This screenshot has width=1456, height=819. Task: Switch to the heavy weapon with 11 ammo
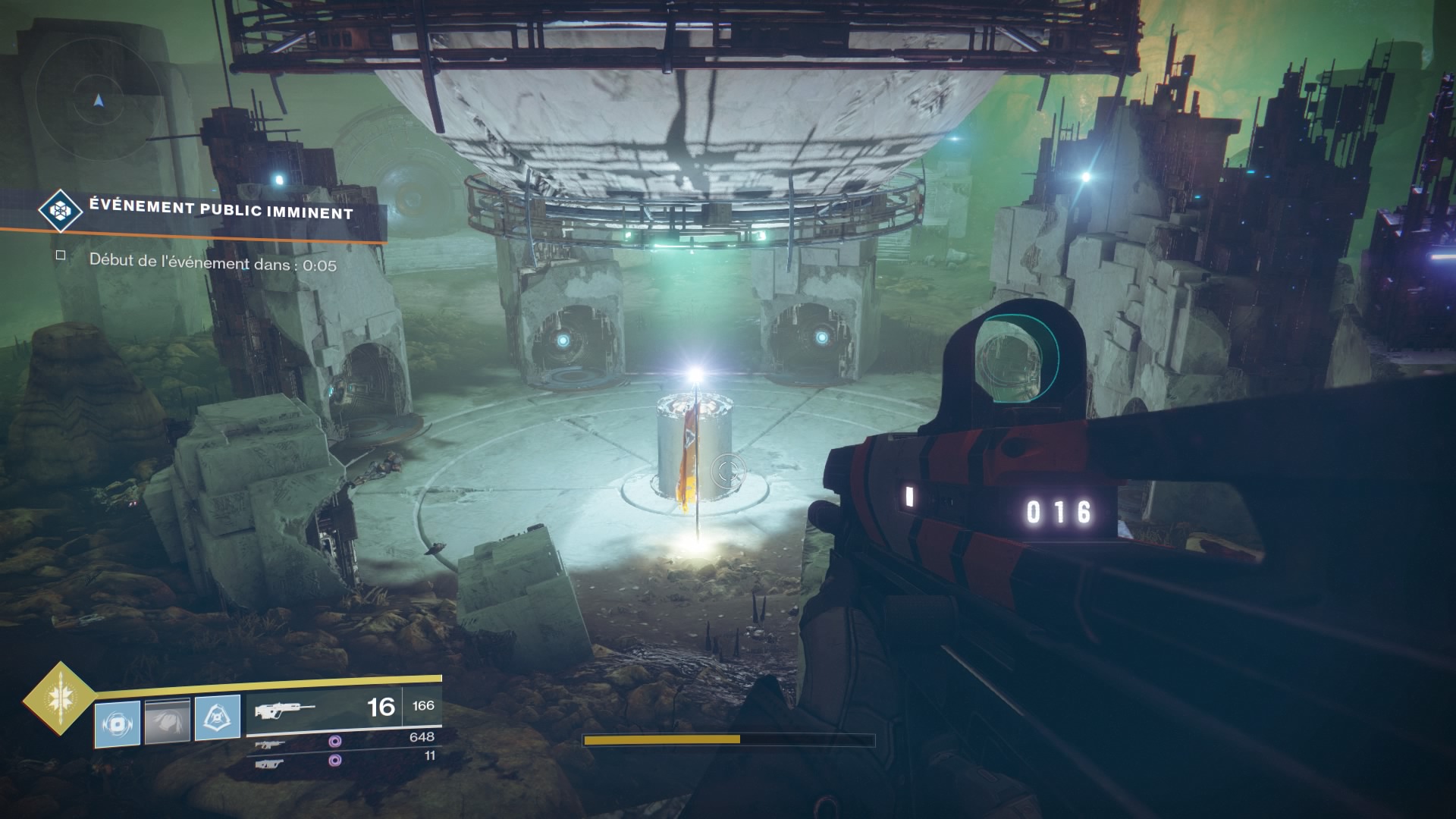(270, 764)
